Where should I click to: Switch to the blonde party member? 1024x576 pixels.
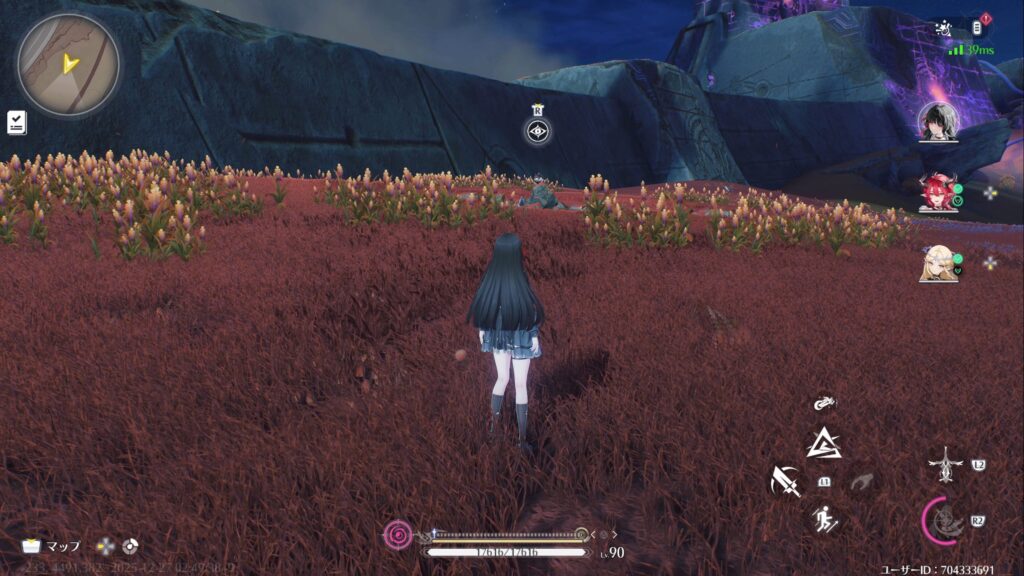click(938, 263)
